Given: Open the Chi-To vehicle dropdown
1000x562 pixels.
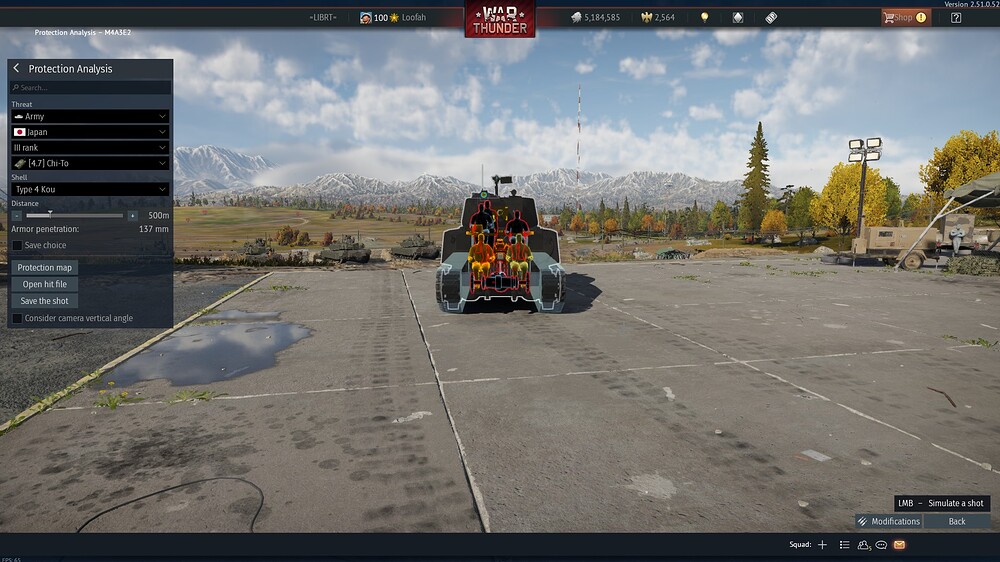Looking at the screenshot, I should point(90,163).
